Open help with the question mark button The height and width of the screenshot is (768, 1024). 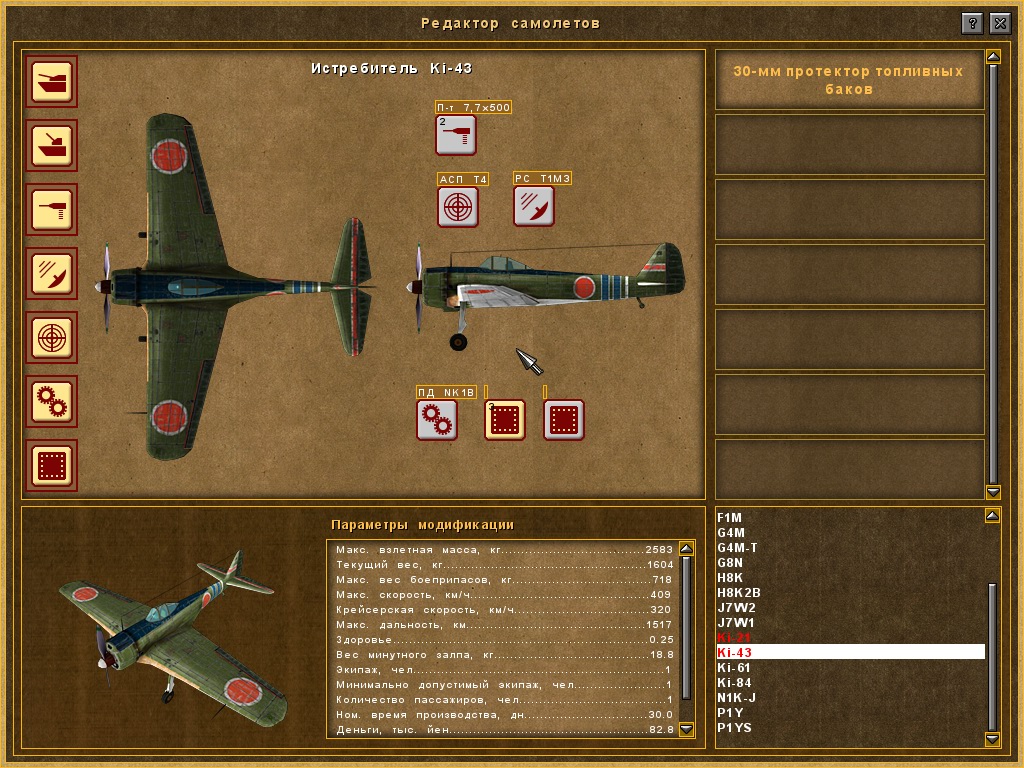click(972, 22)
